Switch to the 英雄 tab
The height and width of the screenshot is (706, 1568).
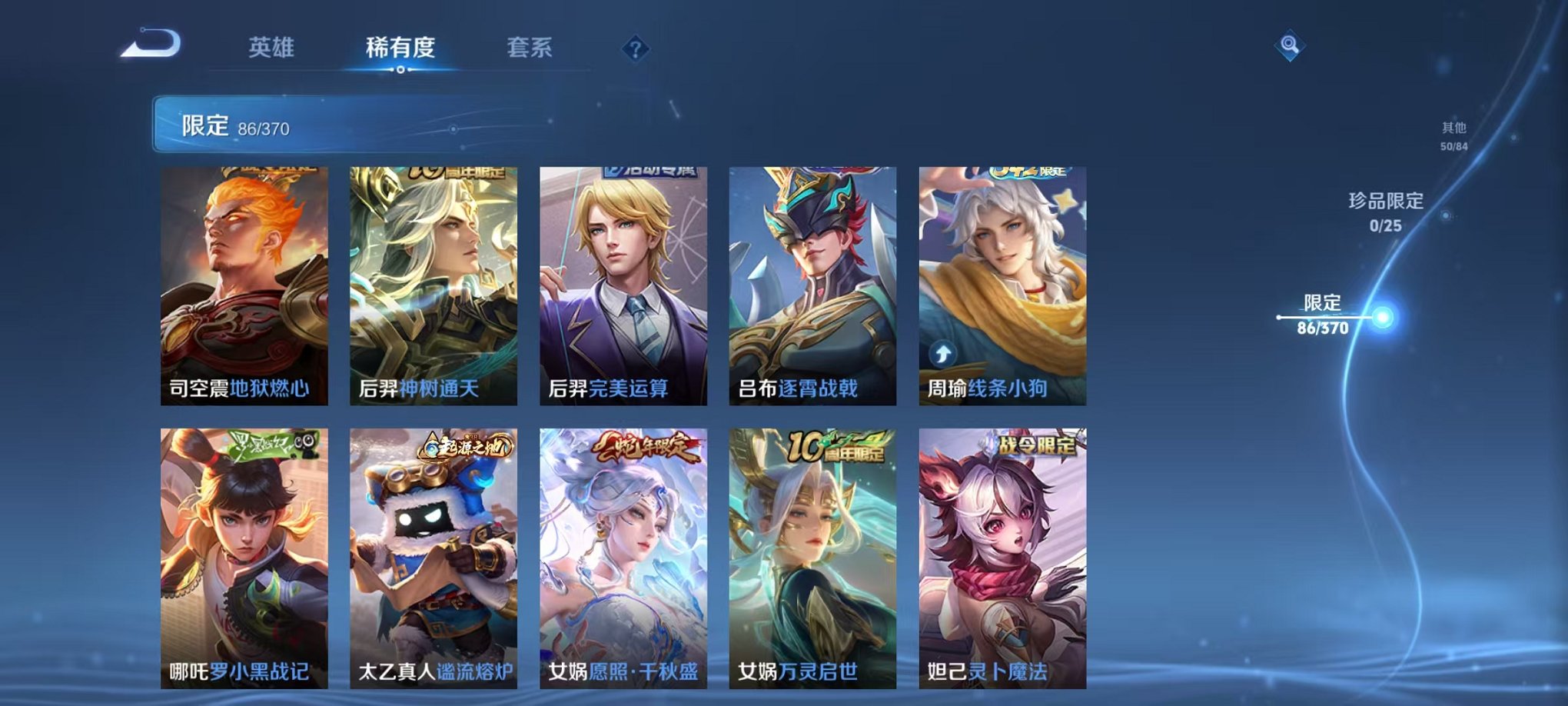[271, 46]
